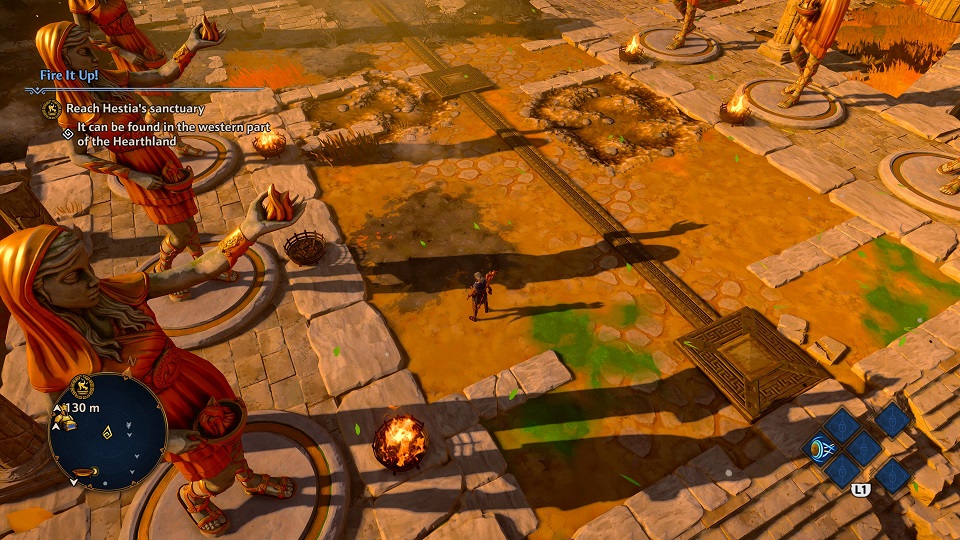
Task: Click the quest emblem beside the objective
Action: point(50,108)
